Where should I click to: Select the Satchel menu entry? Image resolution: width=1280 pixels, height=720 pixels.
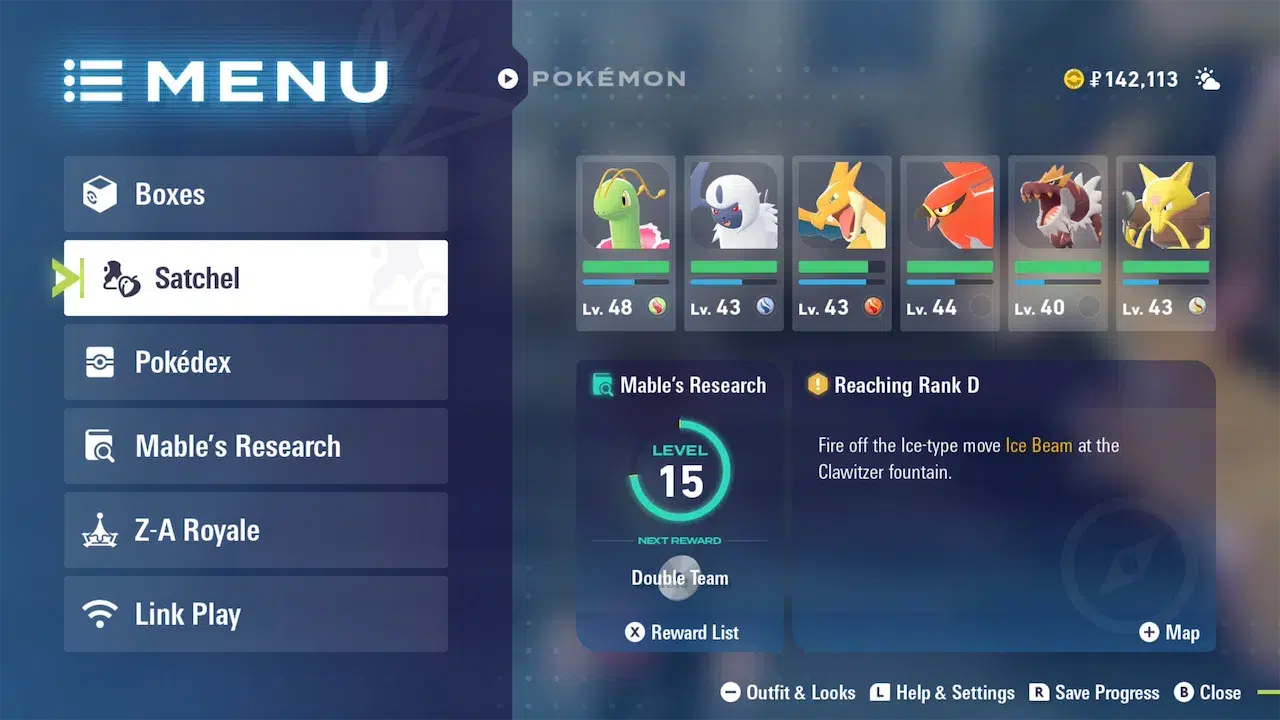[x=255, y=278]
